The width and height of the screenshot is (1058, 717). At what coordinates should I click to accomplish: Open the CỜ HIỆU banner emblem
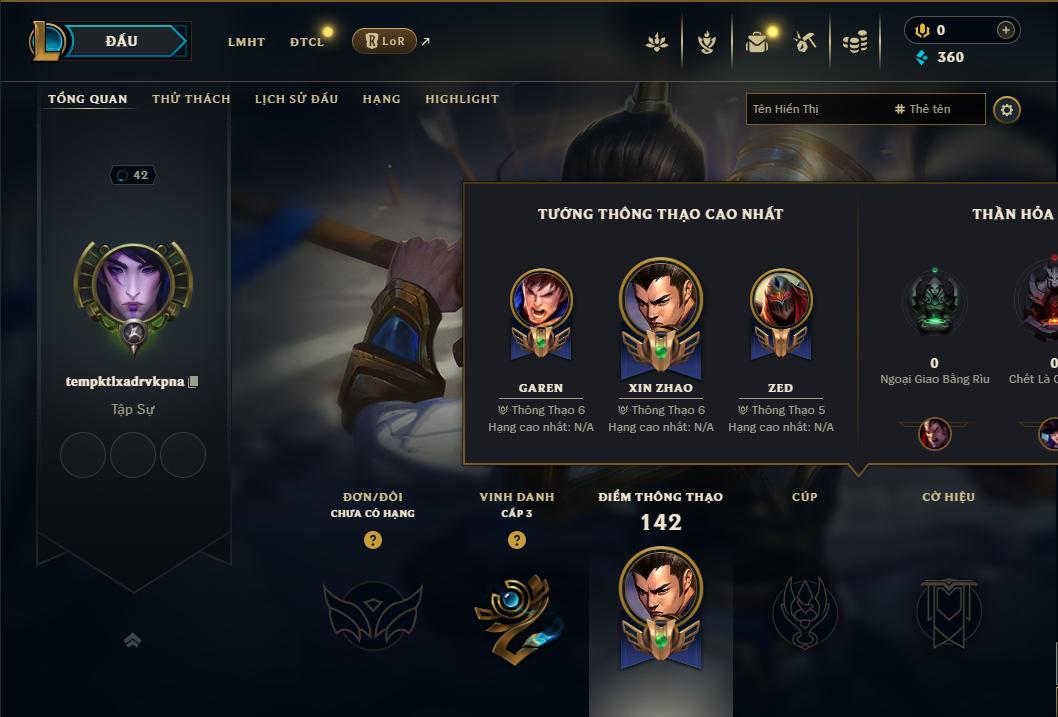pyautogui.click(x=948, y=612)
